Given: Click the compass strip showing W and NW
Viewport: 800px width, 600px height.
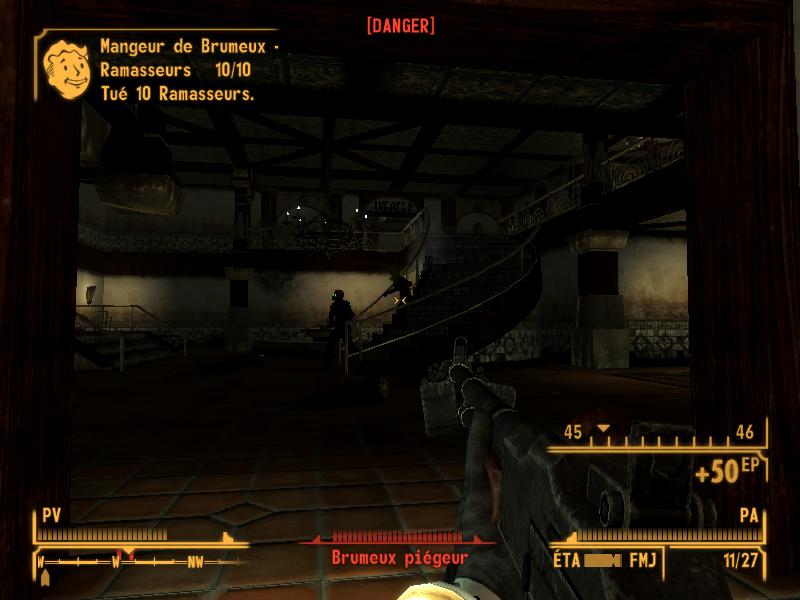Looking at the screenshot, I should coord(140,561).
